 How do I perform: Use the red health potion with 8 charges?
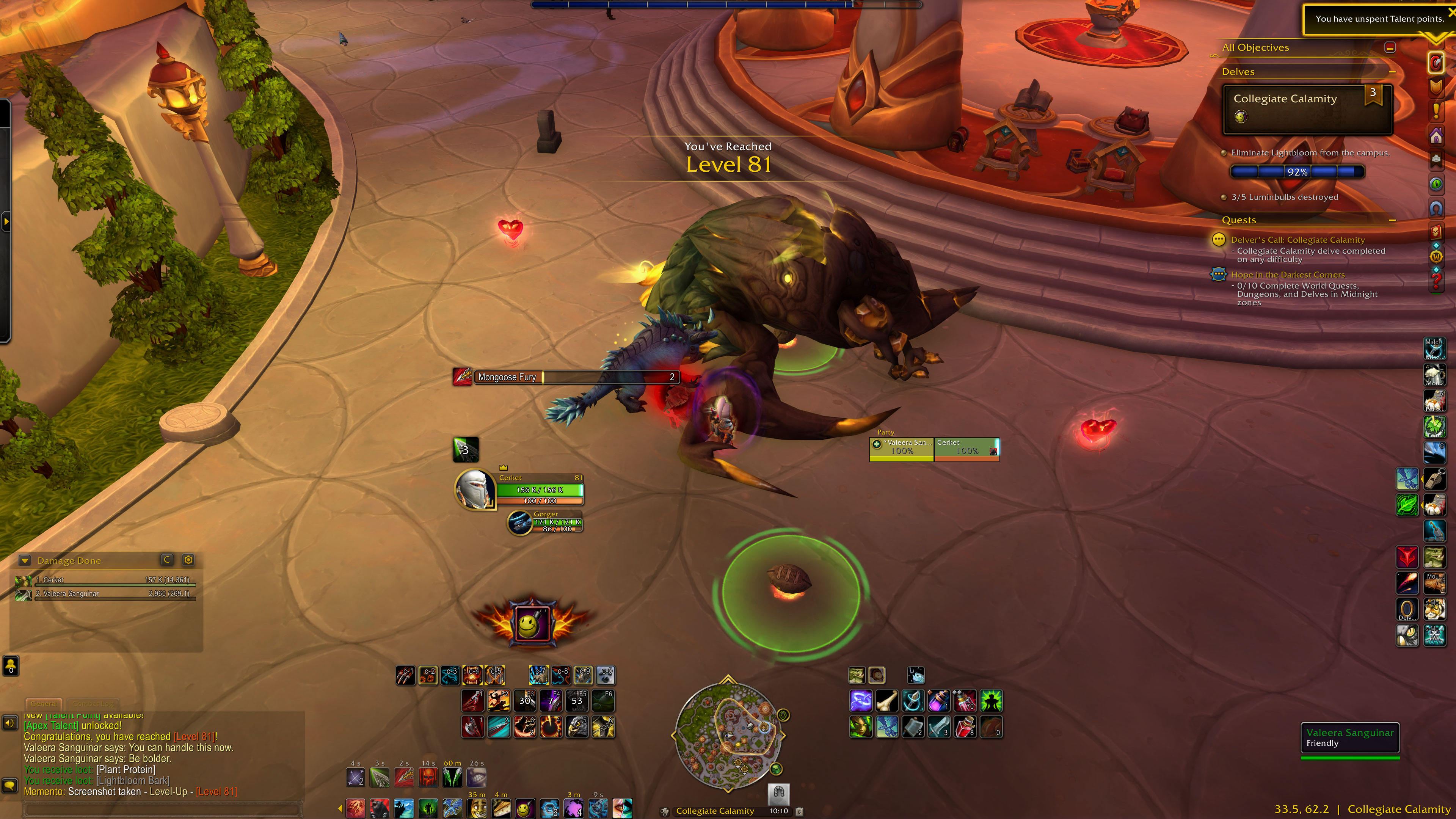pyautogui.click(x=965, y=727)
